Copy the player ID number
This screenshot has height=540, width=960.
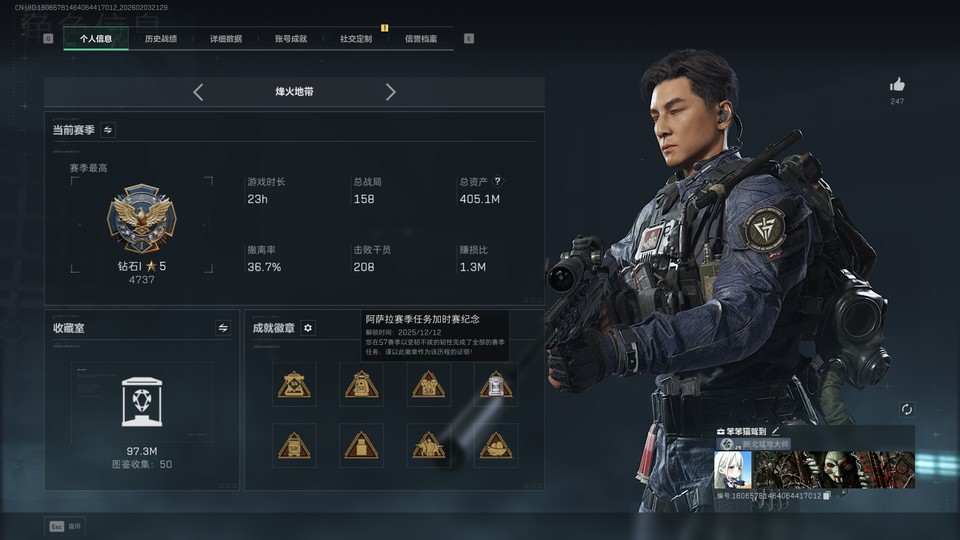(827, 496)
